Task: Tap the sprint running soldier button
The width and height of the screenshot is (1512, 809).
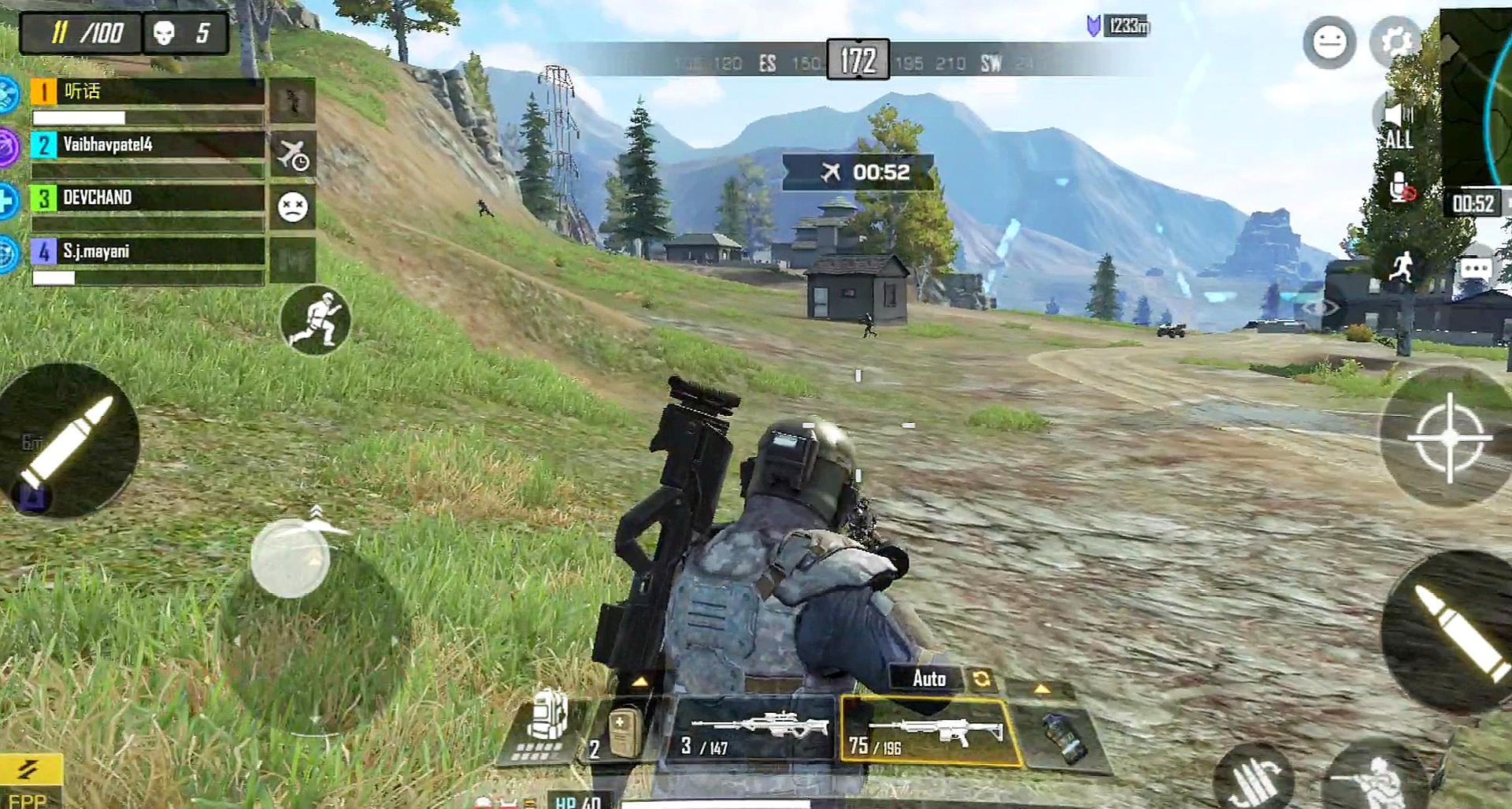Action: click(x=315, y=320)
